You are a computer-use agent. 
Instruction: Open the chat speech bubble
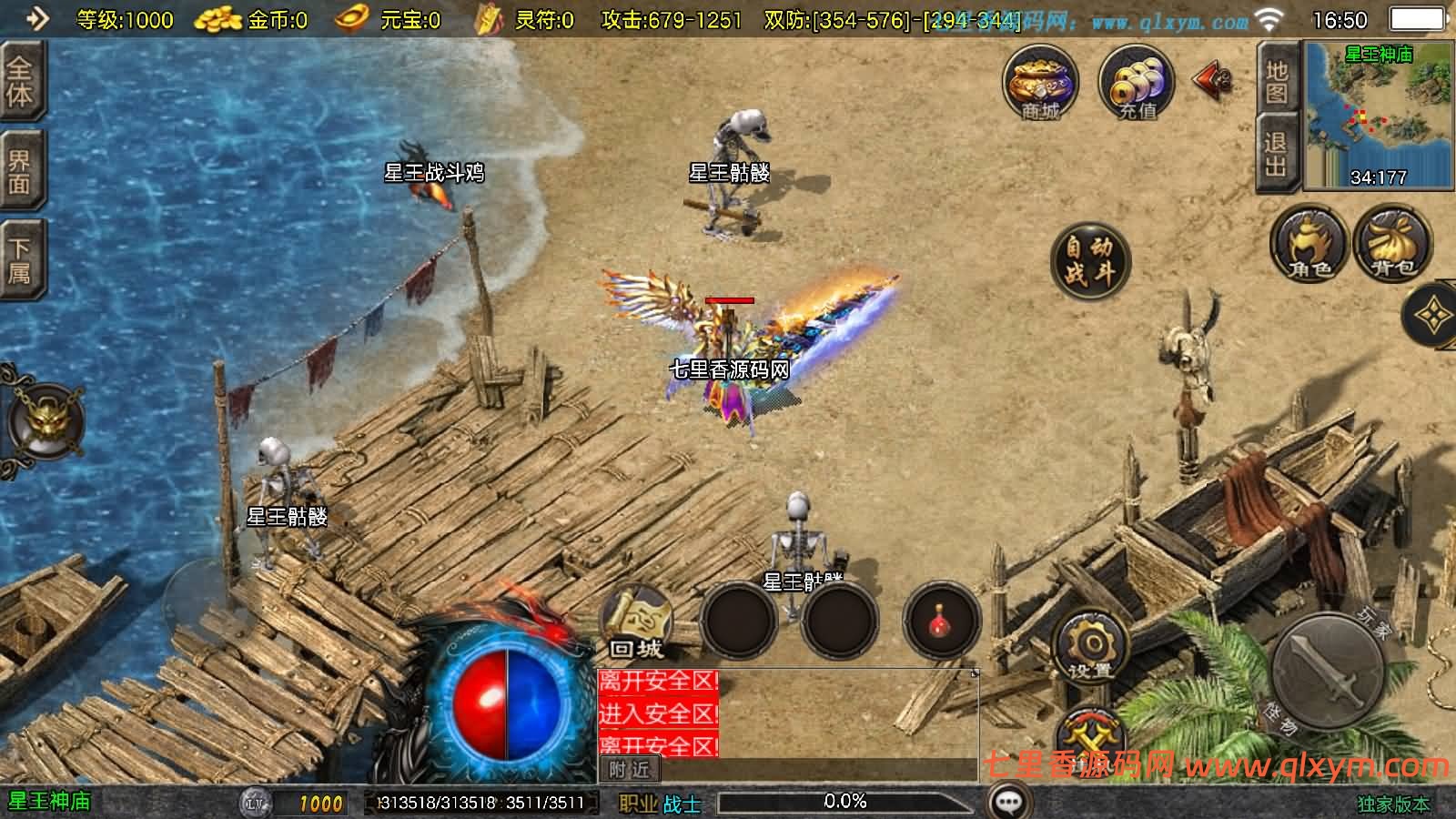pyautogui.click(x=1008, y=802)
